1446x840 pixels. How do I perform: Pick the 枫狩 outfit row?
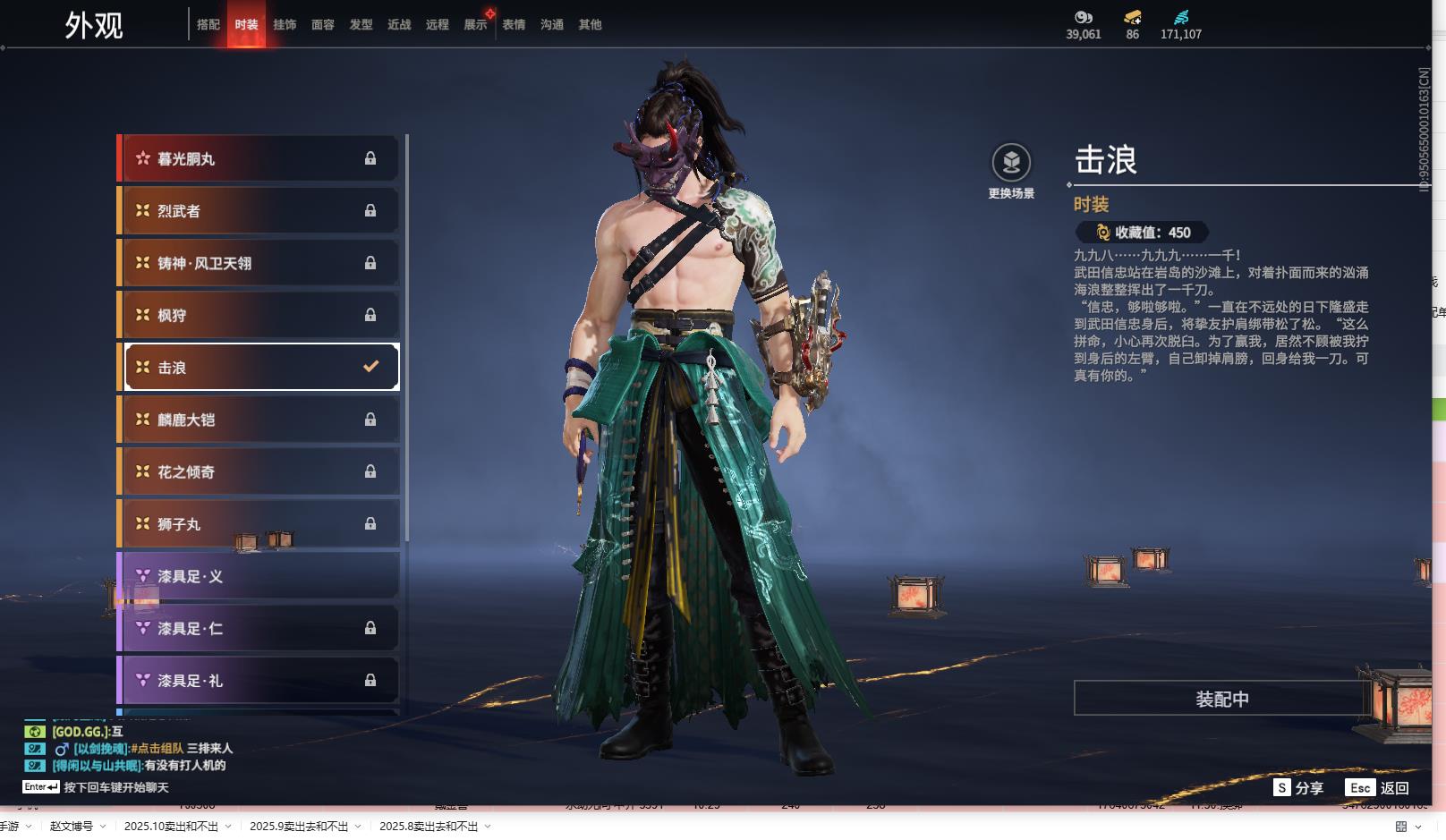259,315
